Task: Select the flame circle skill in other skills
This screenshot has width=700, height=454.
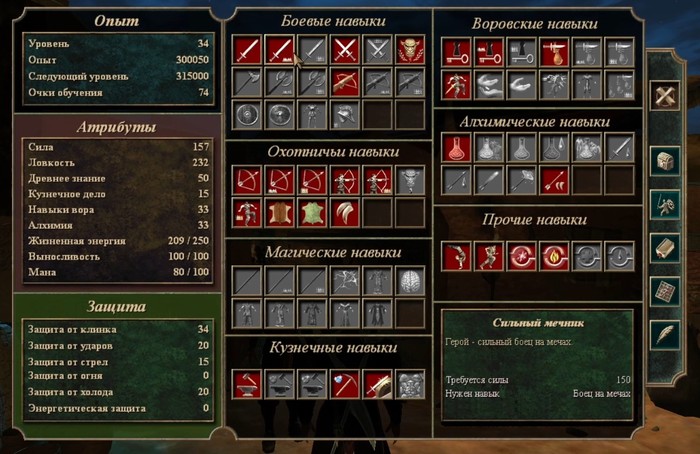Action: tap(554, 256)
